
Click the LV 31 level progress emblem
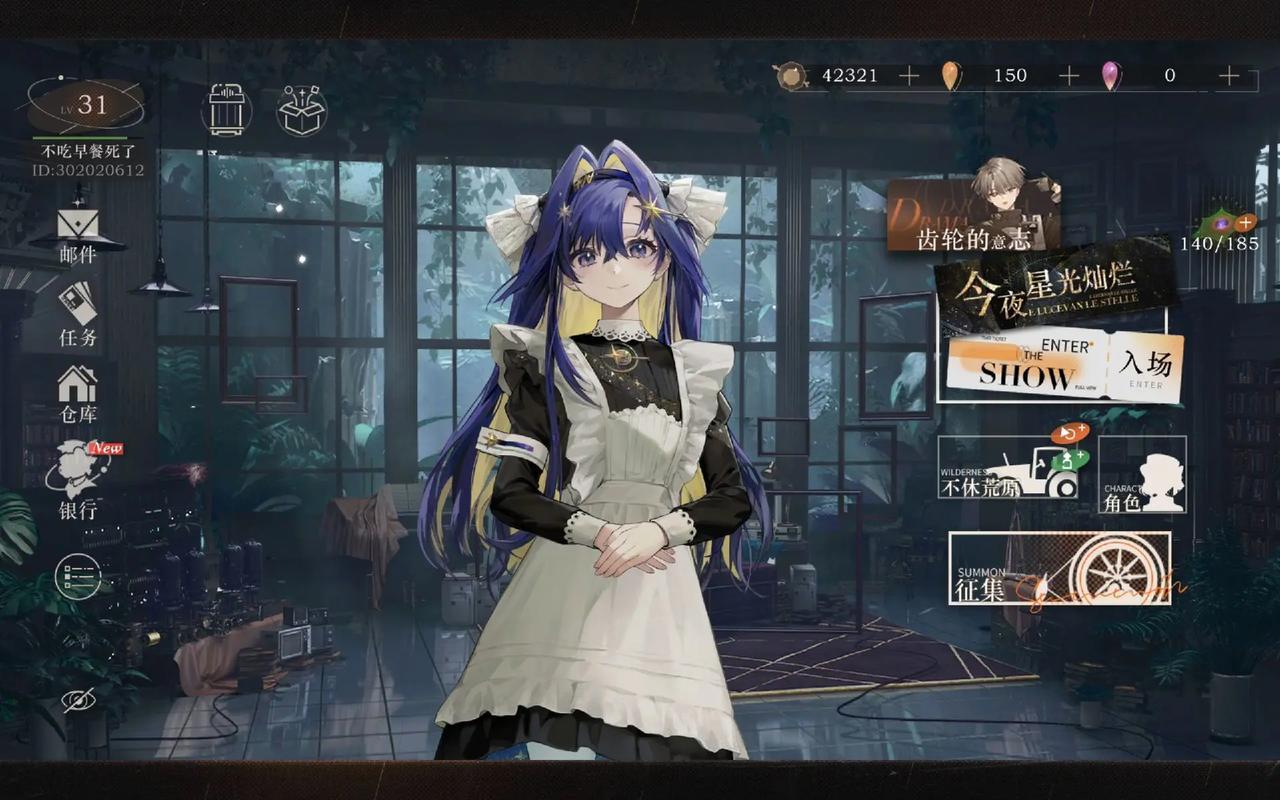point(88,103)
